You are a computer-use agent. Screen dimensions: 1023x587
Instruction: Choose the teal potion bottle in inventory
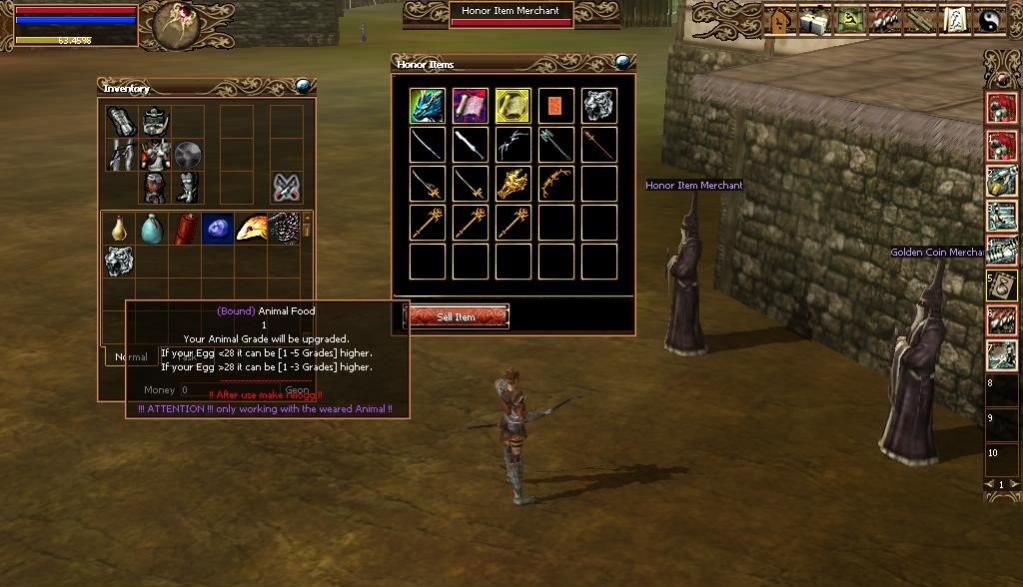tap(152, 229)
